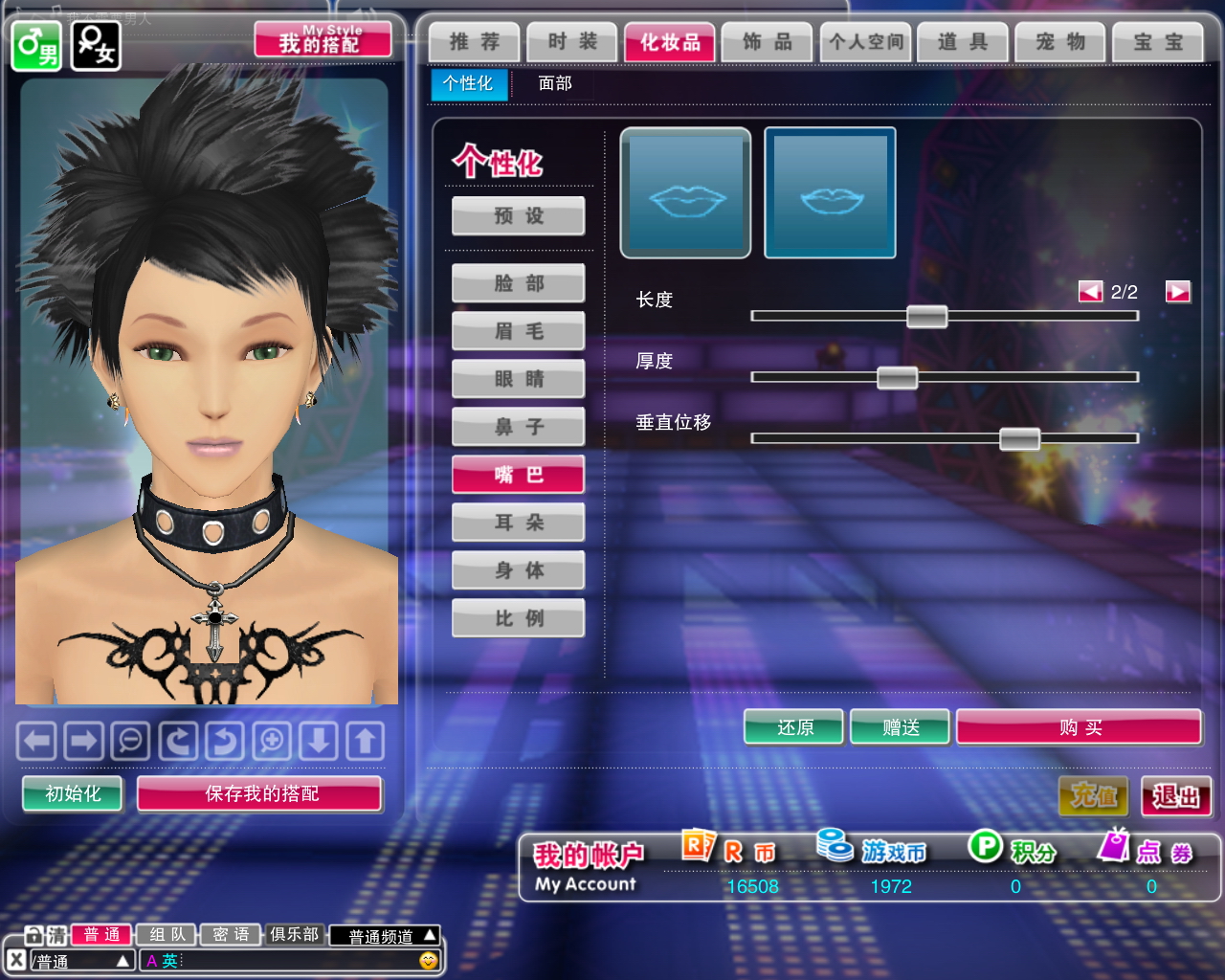Choose the female gender icon
The image size is (1225, 980).
coord(96,45)
